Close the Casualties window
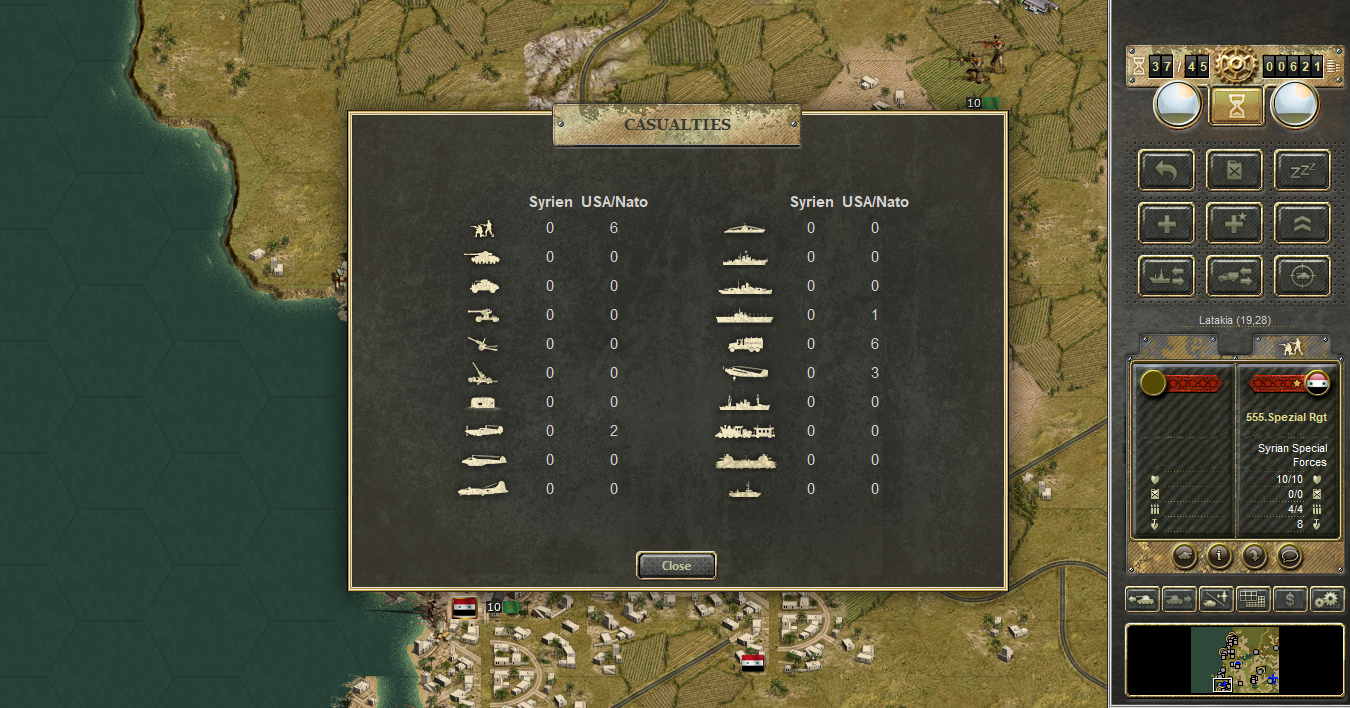Screen dimensions: 1350x708 676,566
